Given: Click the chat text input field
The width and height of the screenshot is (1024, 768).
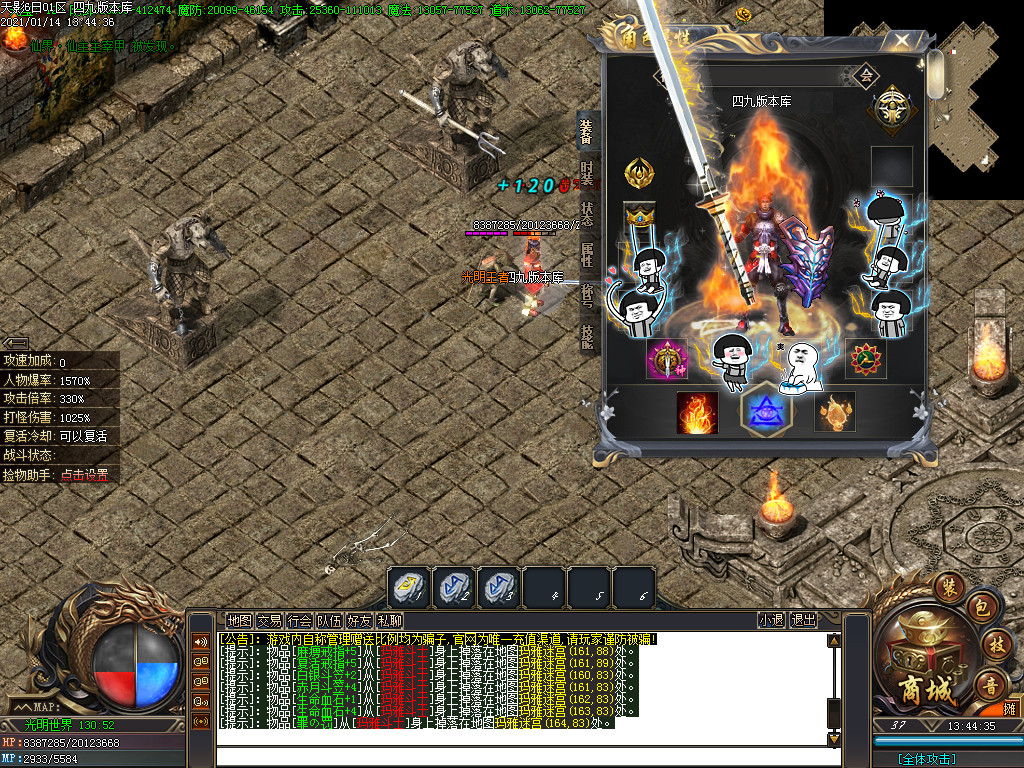Looking at the screenshot, I should [x=520, y=756].
